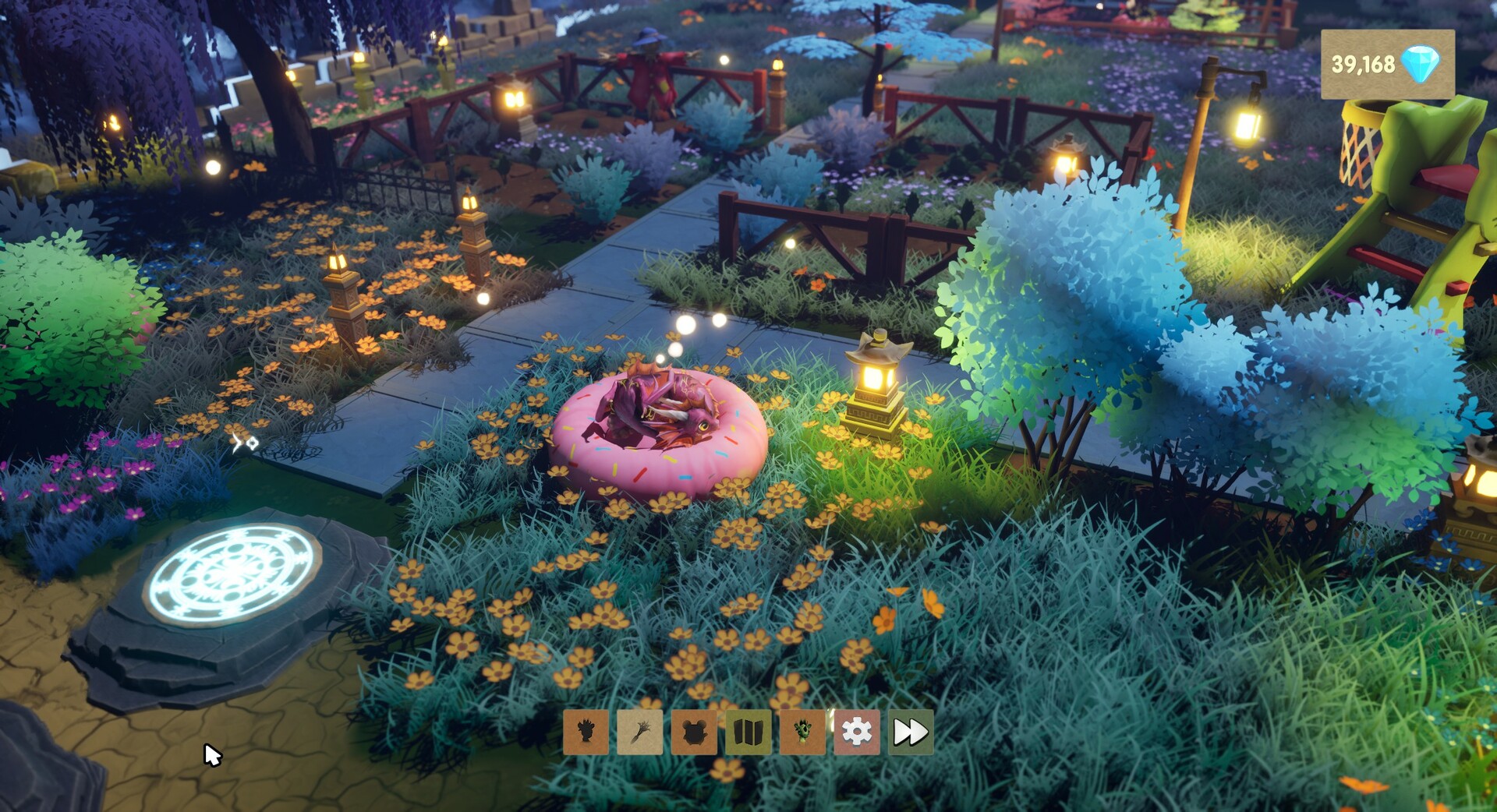Open the settings gear menu
Image resolution: width=1497 pixels, height=812 pixels.
click(x=856, y=733)
